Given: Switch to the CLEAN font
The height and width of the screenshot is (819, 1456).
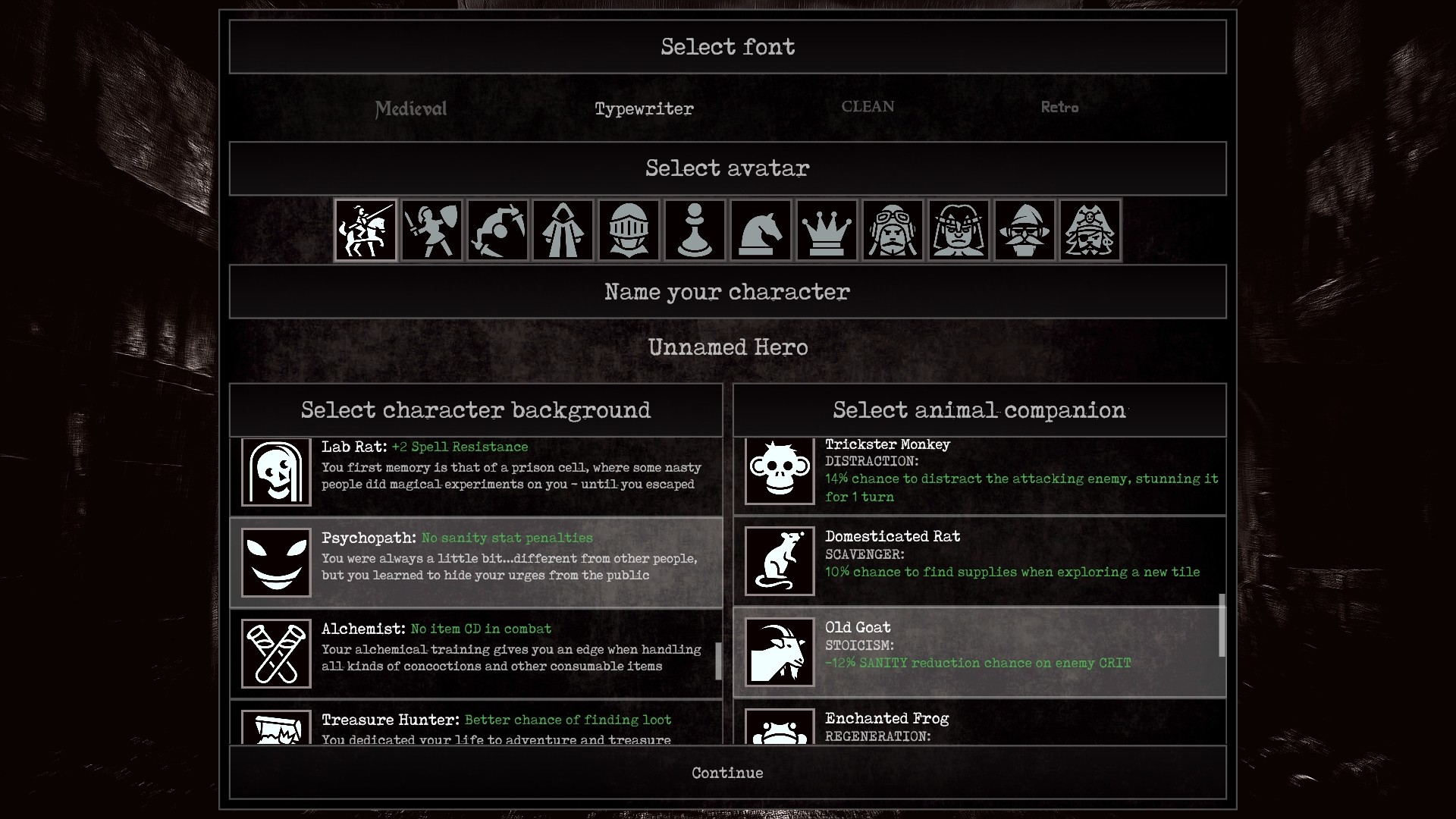Looking at the screenshot, I should 867,107.
